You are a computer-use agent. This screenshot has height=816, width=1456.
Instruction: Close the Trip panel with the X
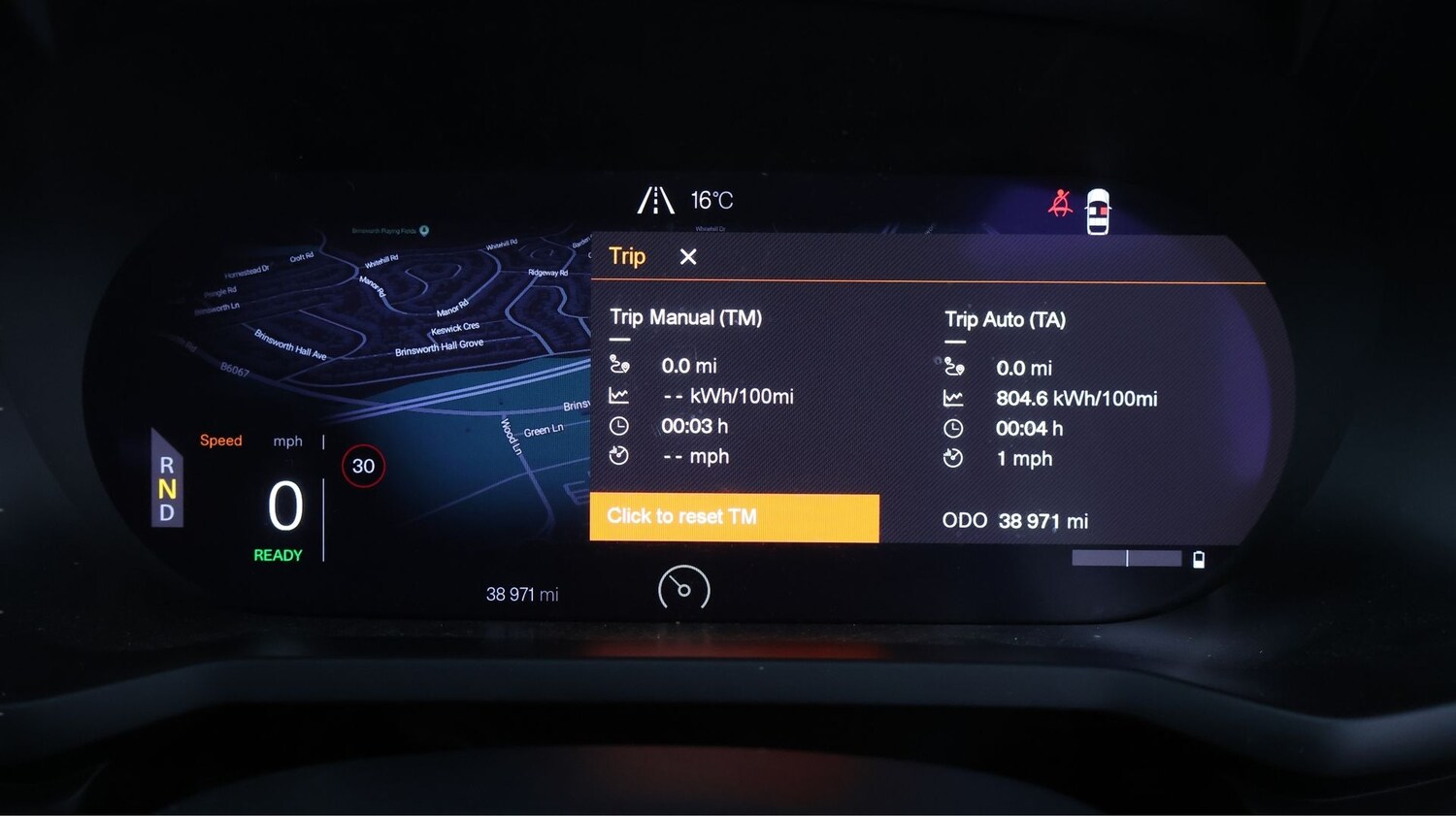[688, 257]
